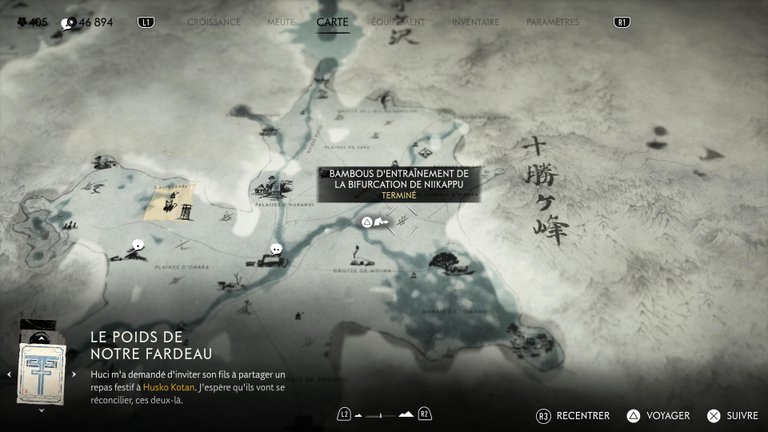This screenshot has height=432, width=768.
Task: Click the map zoom level indicator
Action: [383, 414]
